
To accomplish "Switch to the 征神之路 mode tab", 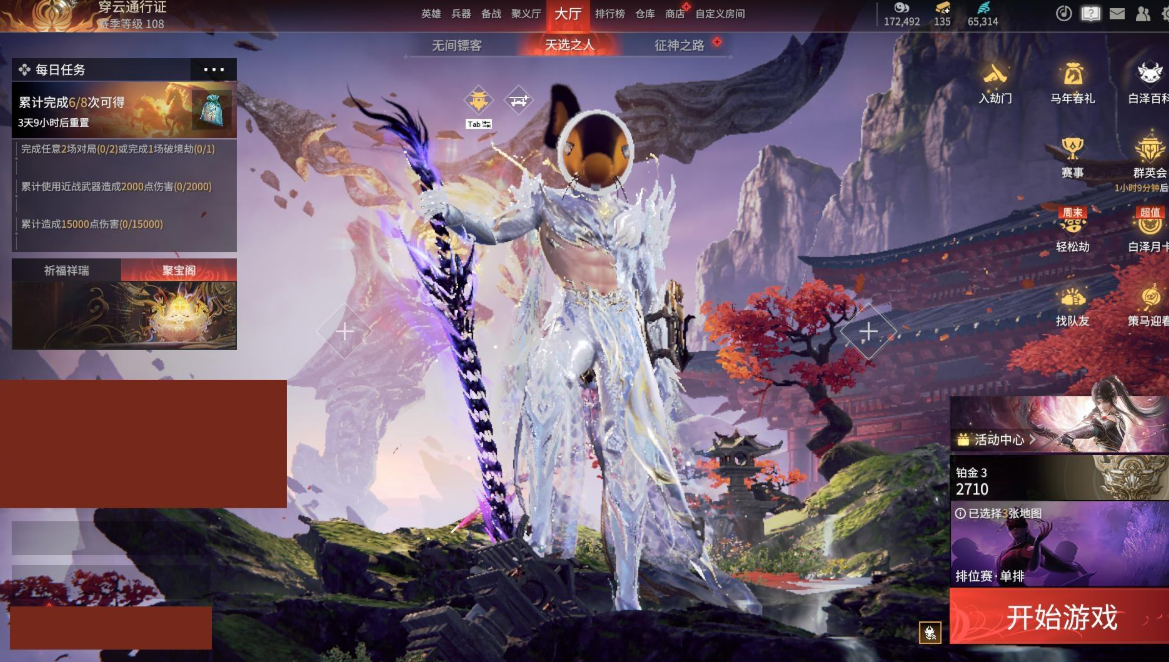I will point(680,45).
